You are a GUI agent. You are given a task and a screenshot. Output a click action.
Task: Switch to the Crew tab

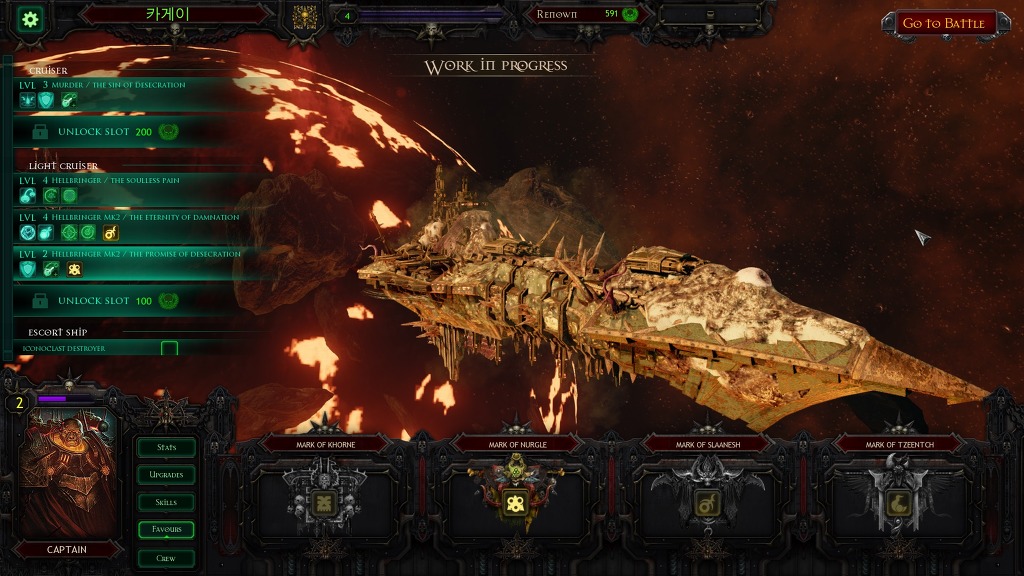[x=166, y=558]
